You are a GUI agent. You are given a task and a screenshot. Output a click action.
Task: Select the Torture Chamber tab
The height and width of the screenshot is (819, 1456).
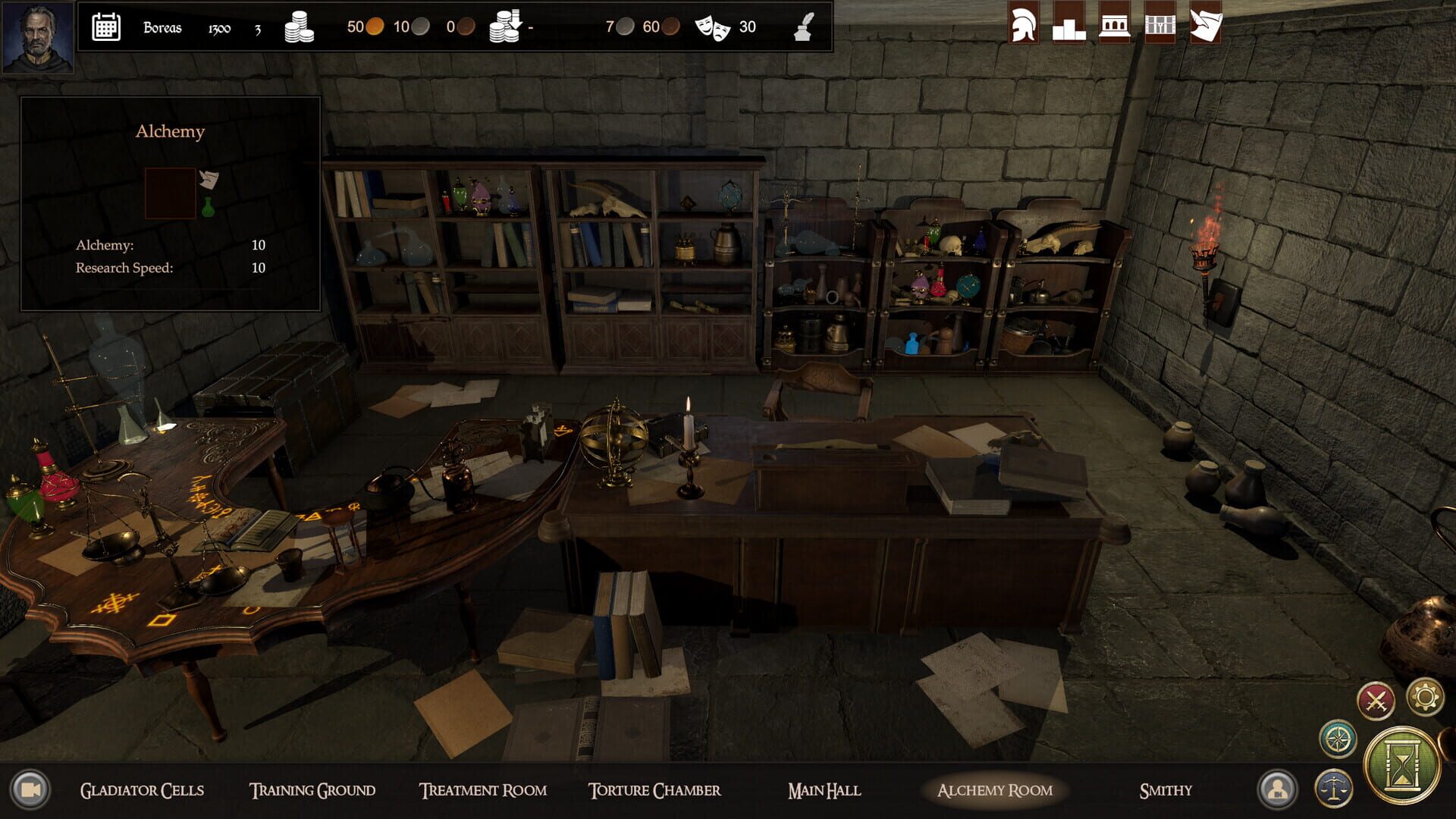coord(655,789)
